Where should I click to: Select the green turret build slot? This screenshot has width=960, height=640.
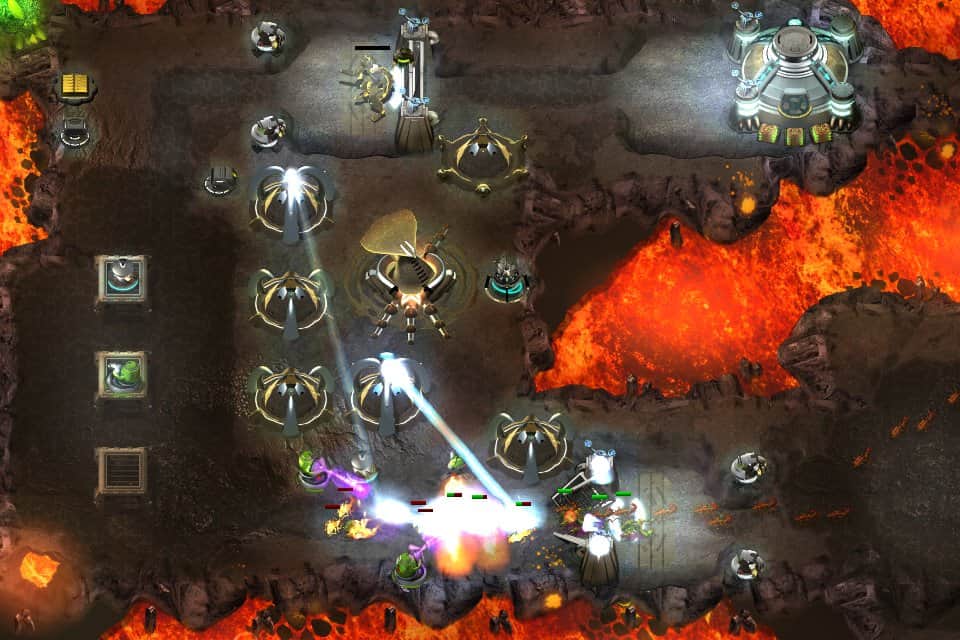coord(122,376)
